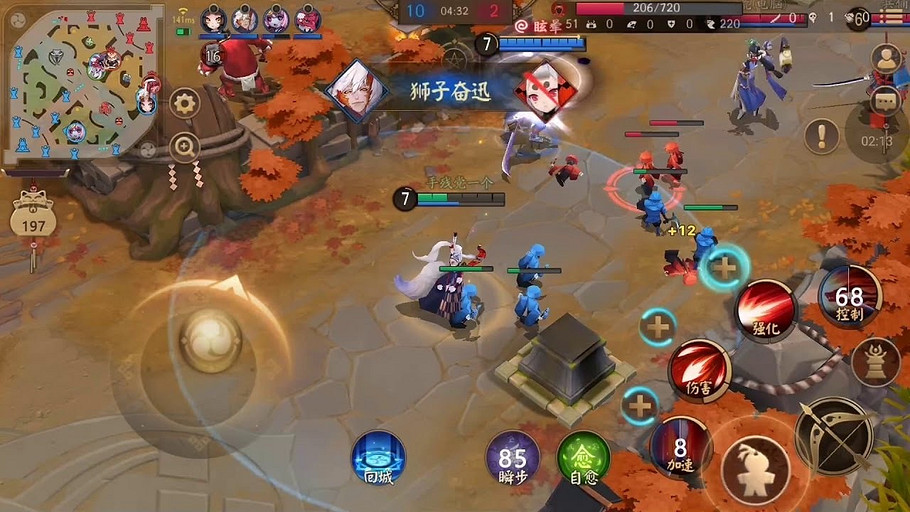This screenshot has width=910, height=512.
Task: Upgrade the 加速 skill with its plus button
Action: (640, 406)
